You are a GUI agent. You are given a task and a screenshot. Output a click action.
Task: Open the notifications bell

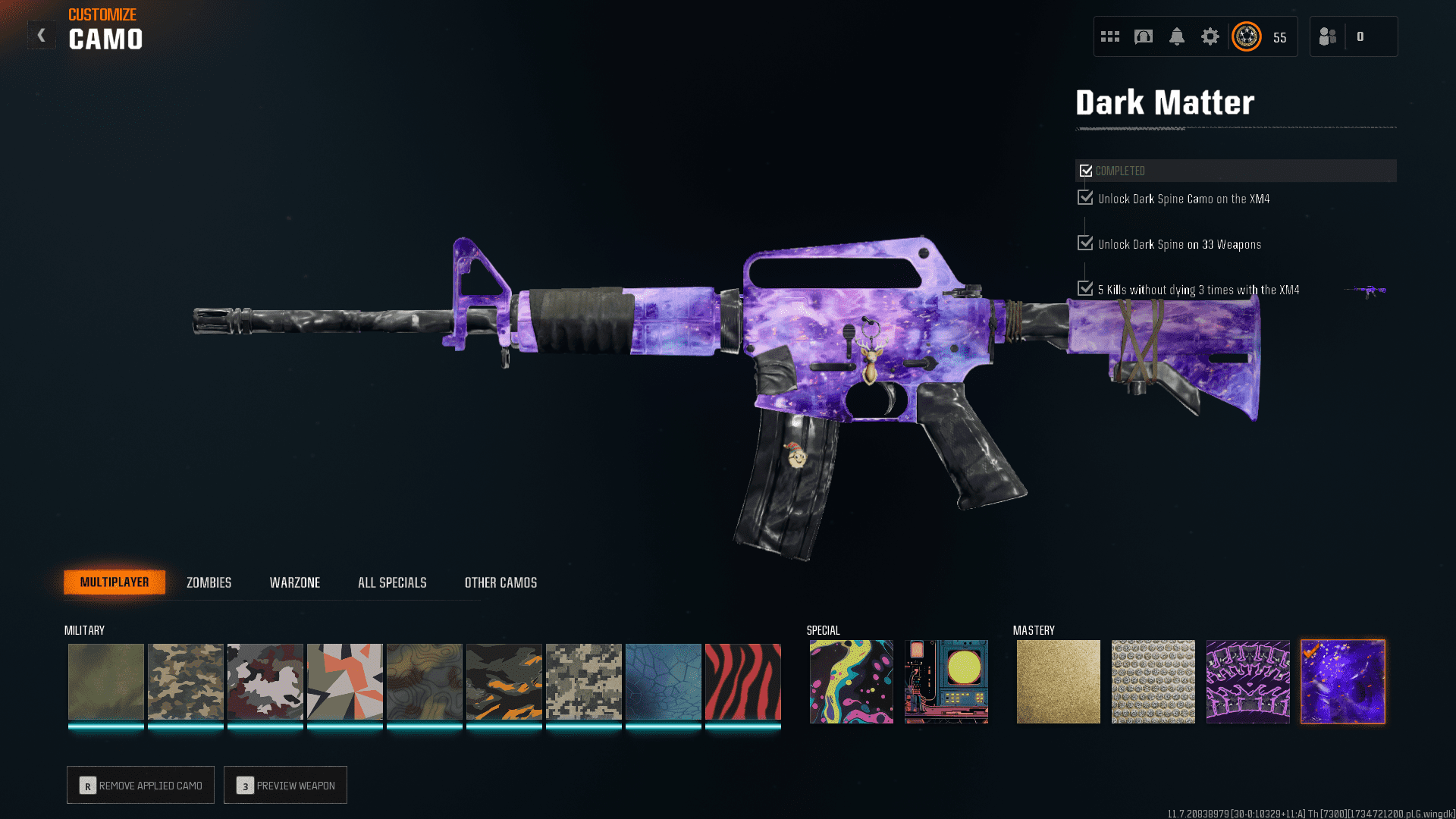1177,36
